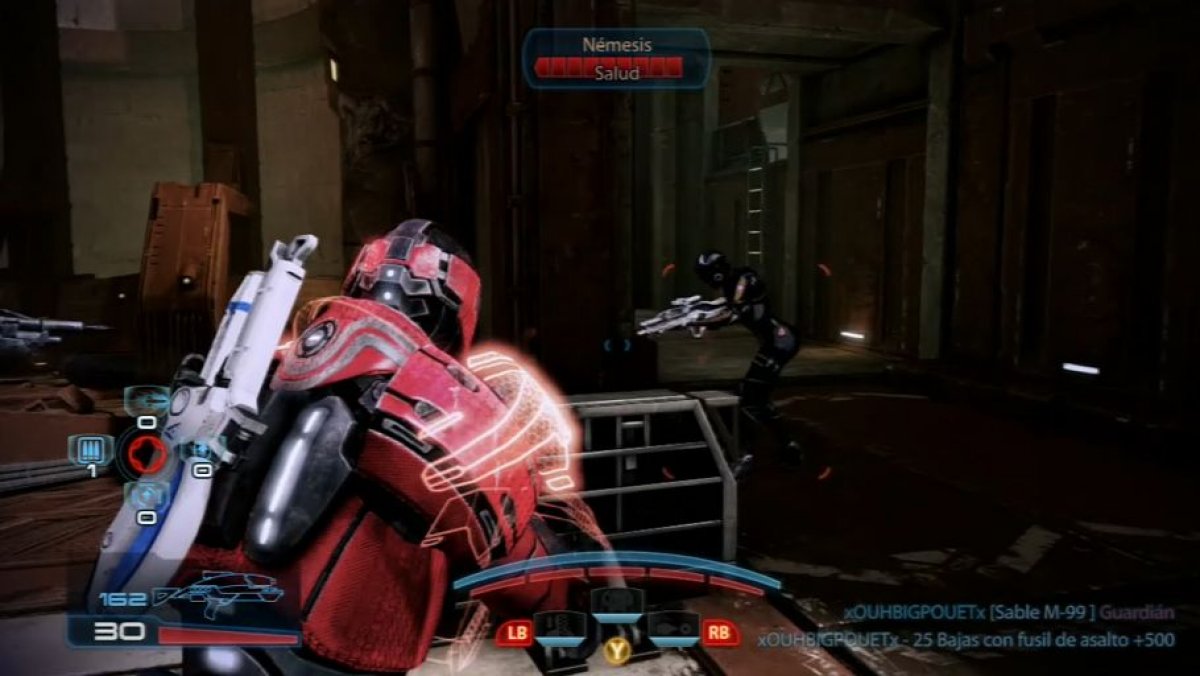Trigger the center power slot above Y
Image resolution: width=1200 pixels, height=676 pixels.
click(615, 605)
